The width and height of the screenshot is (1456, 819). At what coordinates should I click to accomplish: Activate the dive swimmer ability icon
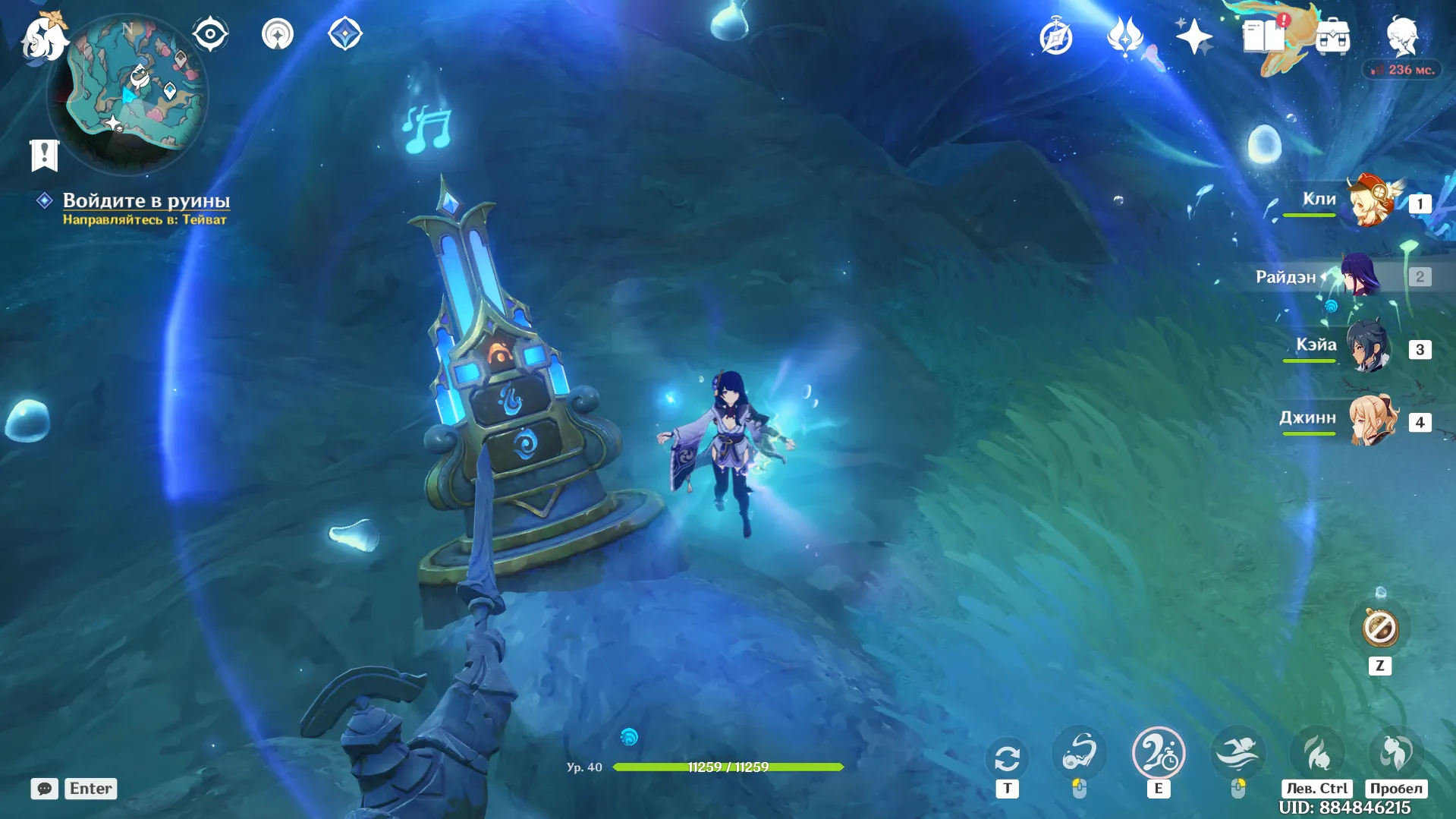click(x=1237, y=753)
